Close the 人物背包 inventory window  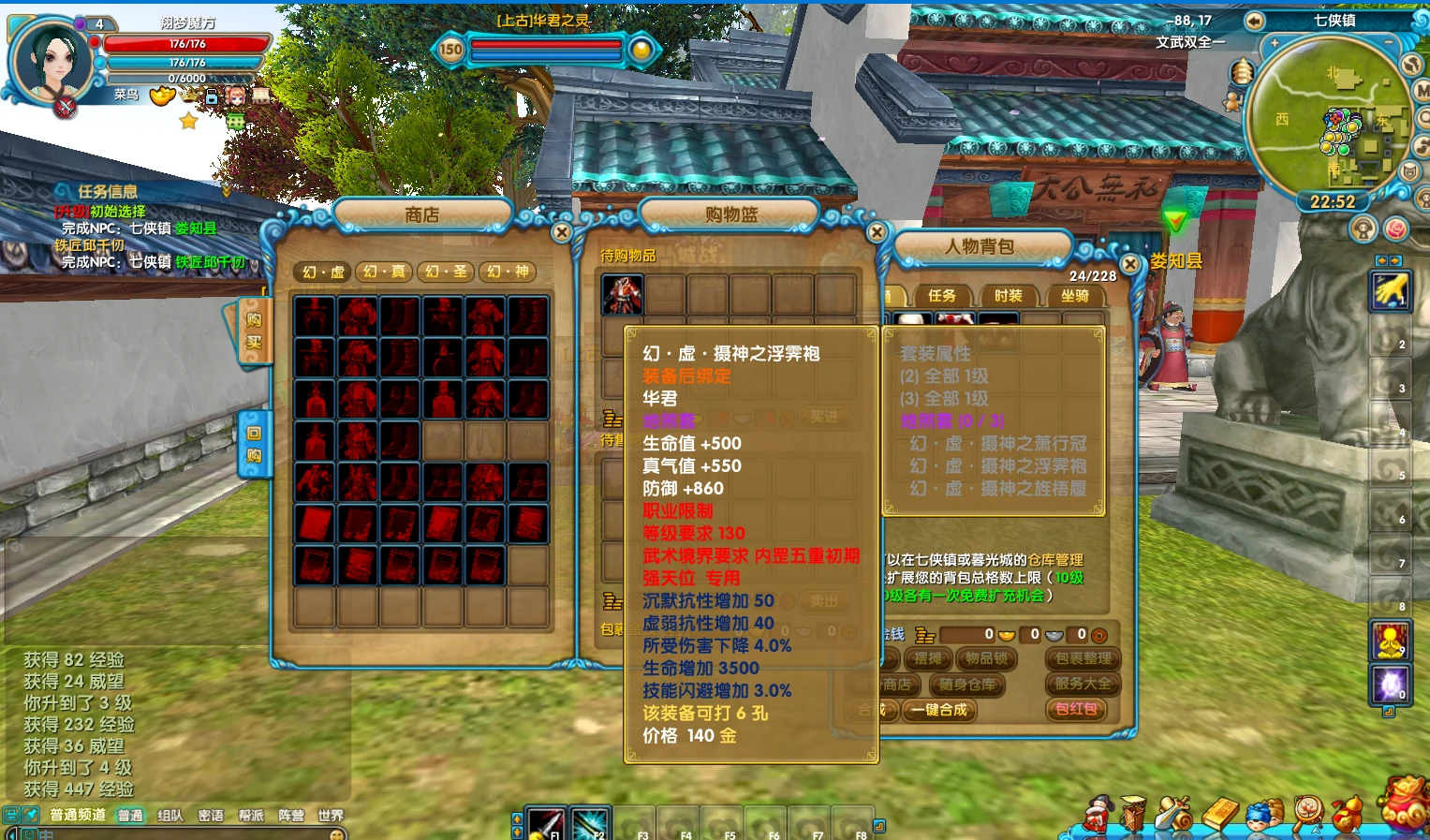tap(1130, 265)
